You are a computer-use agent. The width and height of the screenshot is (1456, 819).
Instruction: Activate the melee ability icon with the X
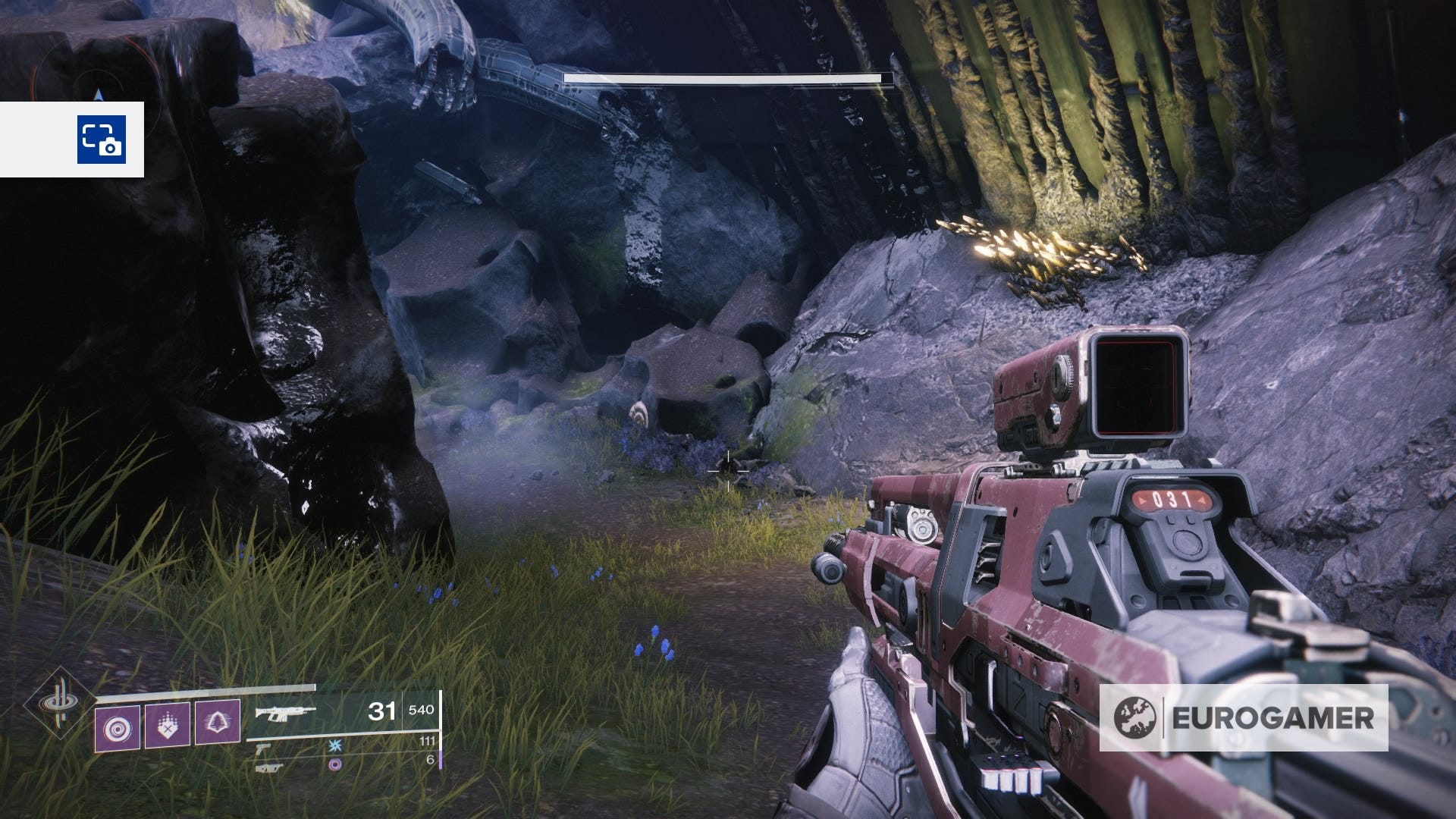[x=168, y=726]
